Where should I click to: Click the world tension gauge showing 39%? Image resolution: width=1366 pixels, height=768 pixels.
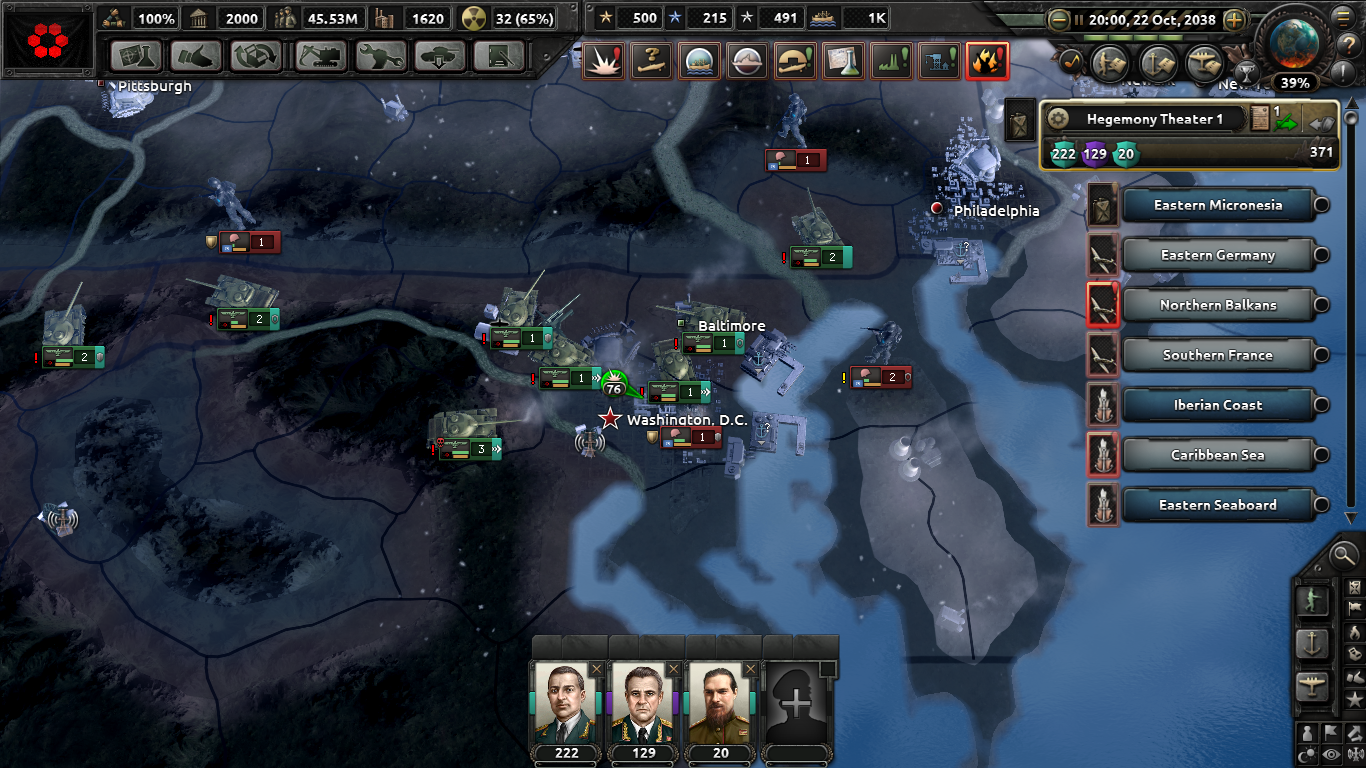coord(1294,83)
